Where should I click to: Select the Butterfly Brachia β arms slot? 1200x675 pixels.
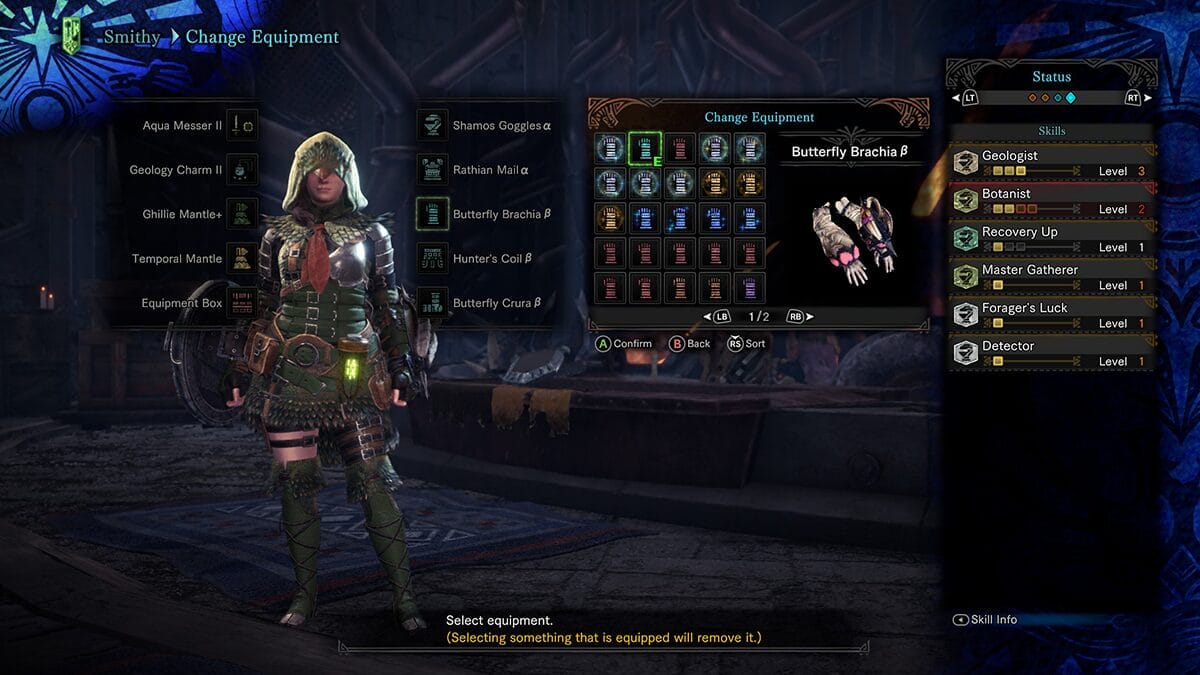[432, 214]
